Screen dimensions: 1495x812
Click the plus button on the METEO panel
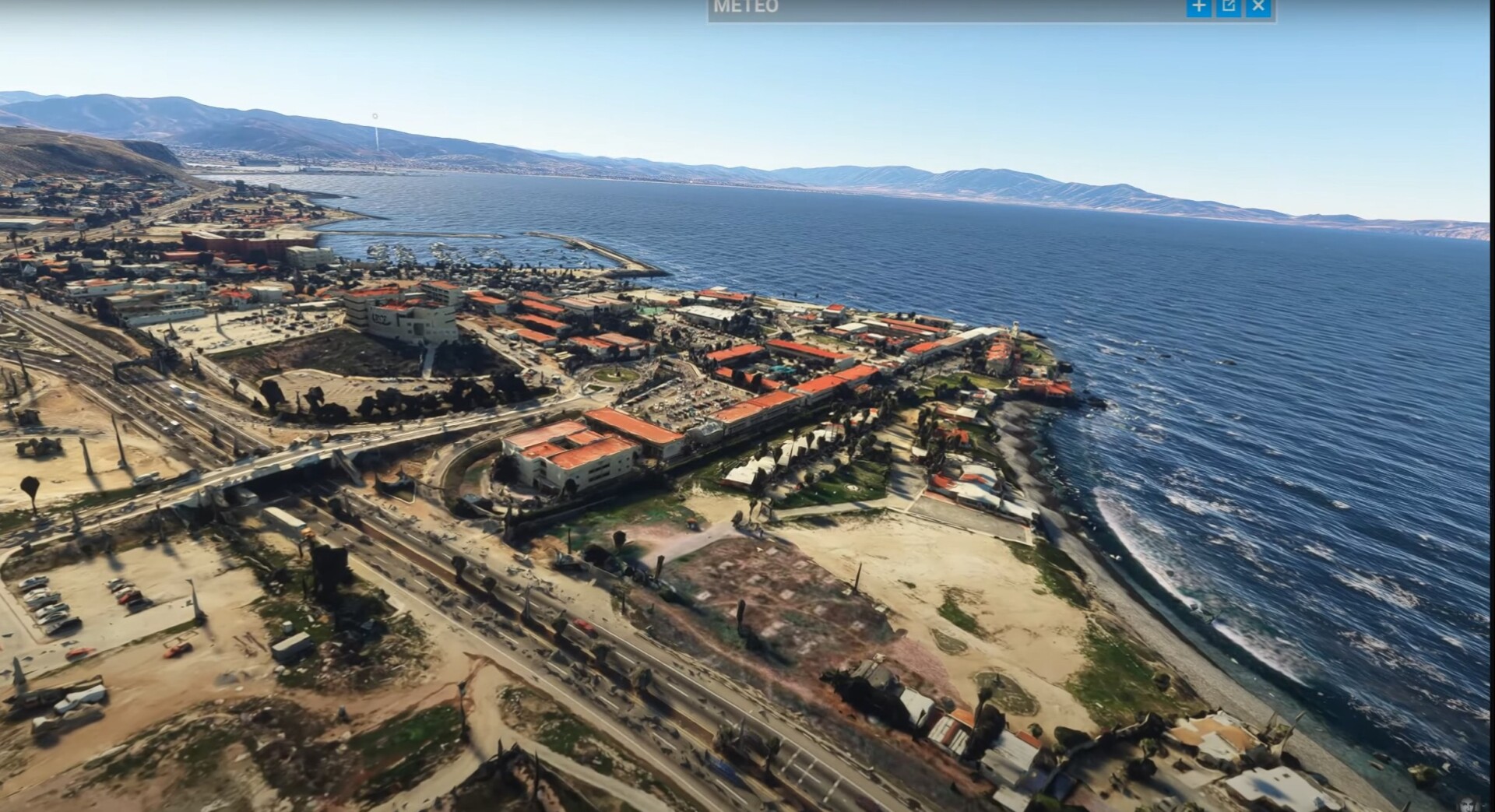coord(1198,7)
